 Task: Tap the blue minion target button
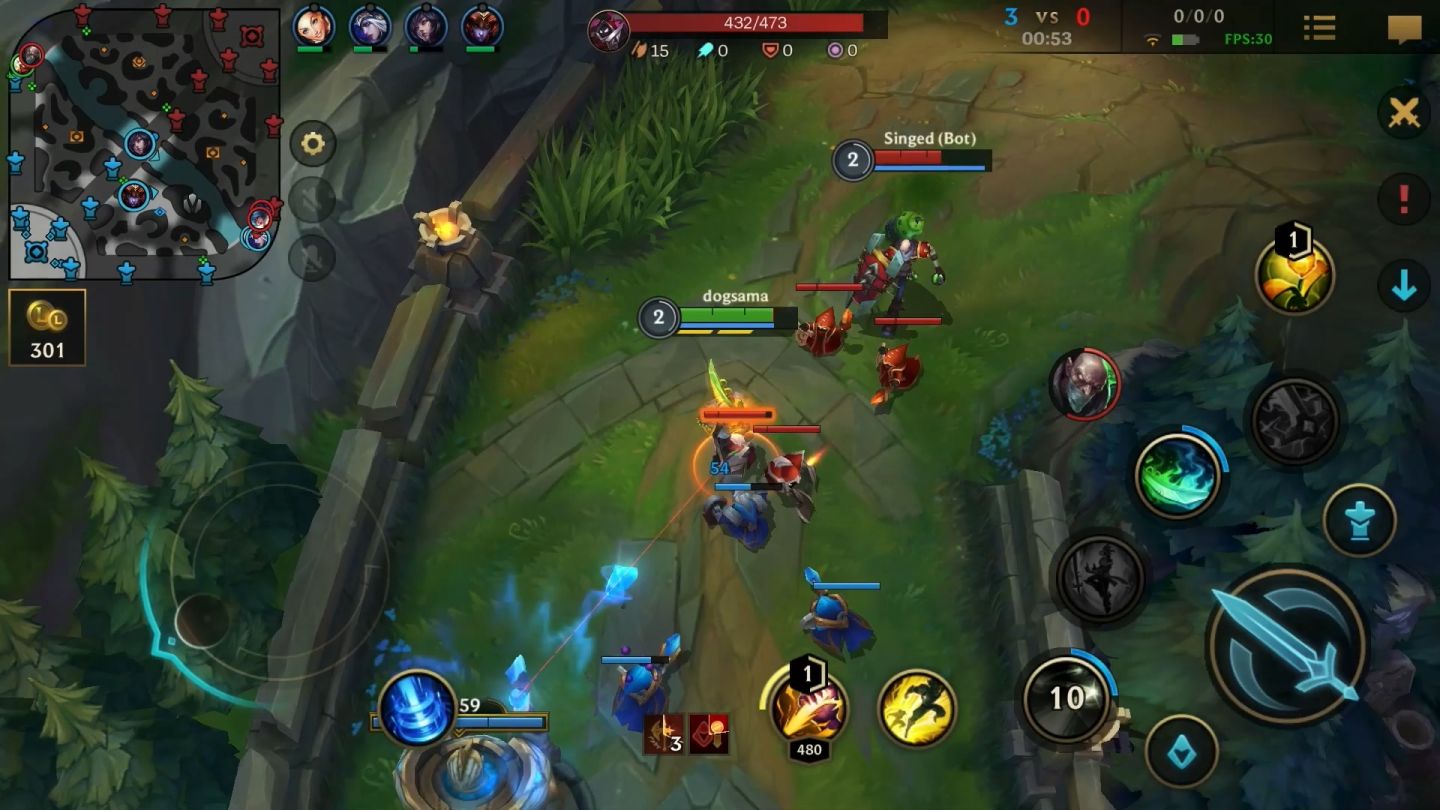click(1181, 751)
